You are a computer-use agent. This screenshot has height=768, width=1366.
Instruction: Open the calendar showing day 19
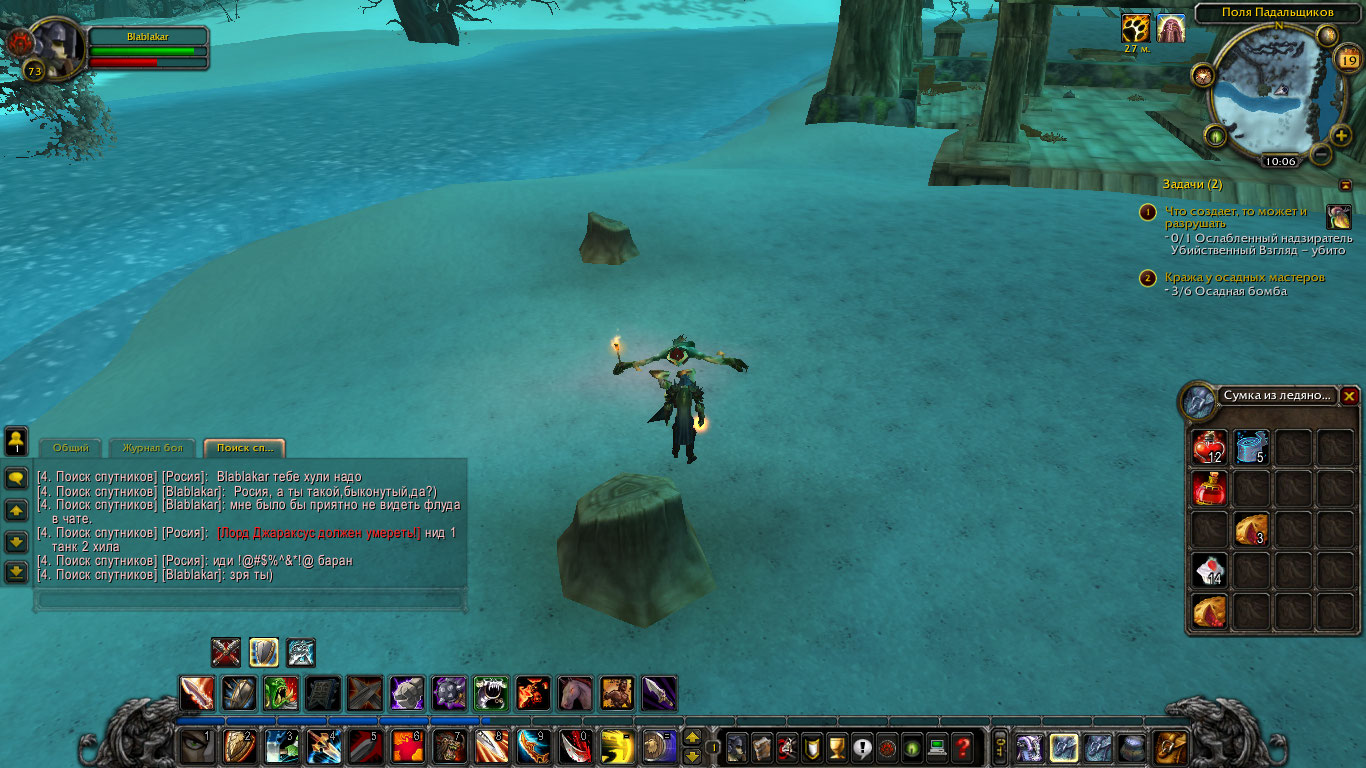[x=1346, y=59]
